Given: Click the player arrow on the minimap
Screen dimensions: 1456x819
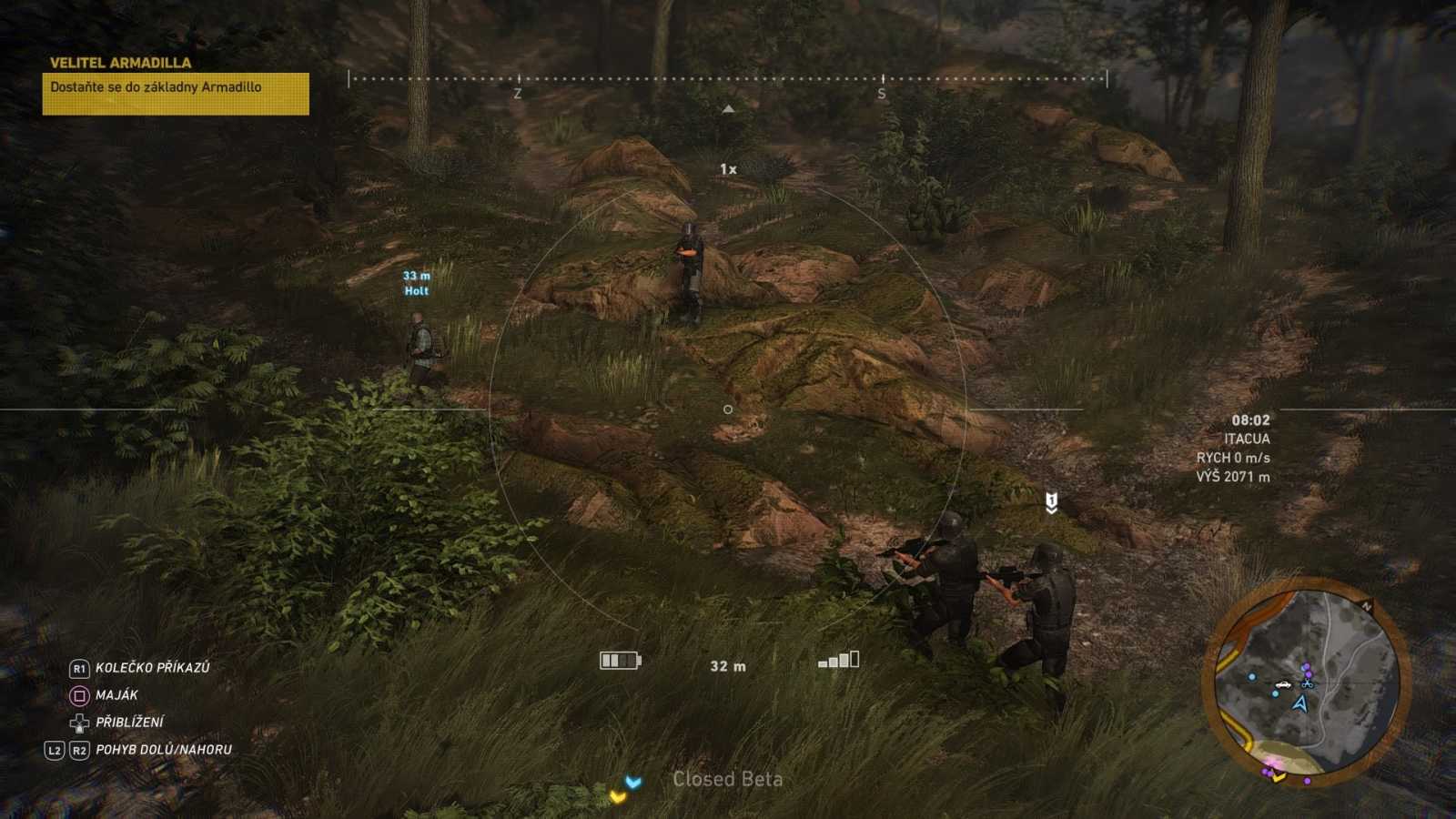Looking at the screenshot, I should [1299, 703].
